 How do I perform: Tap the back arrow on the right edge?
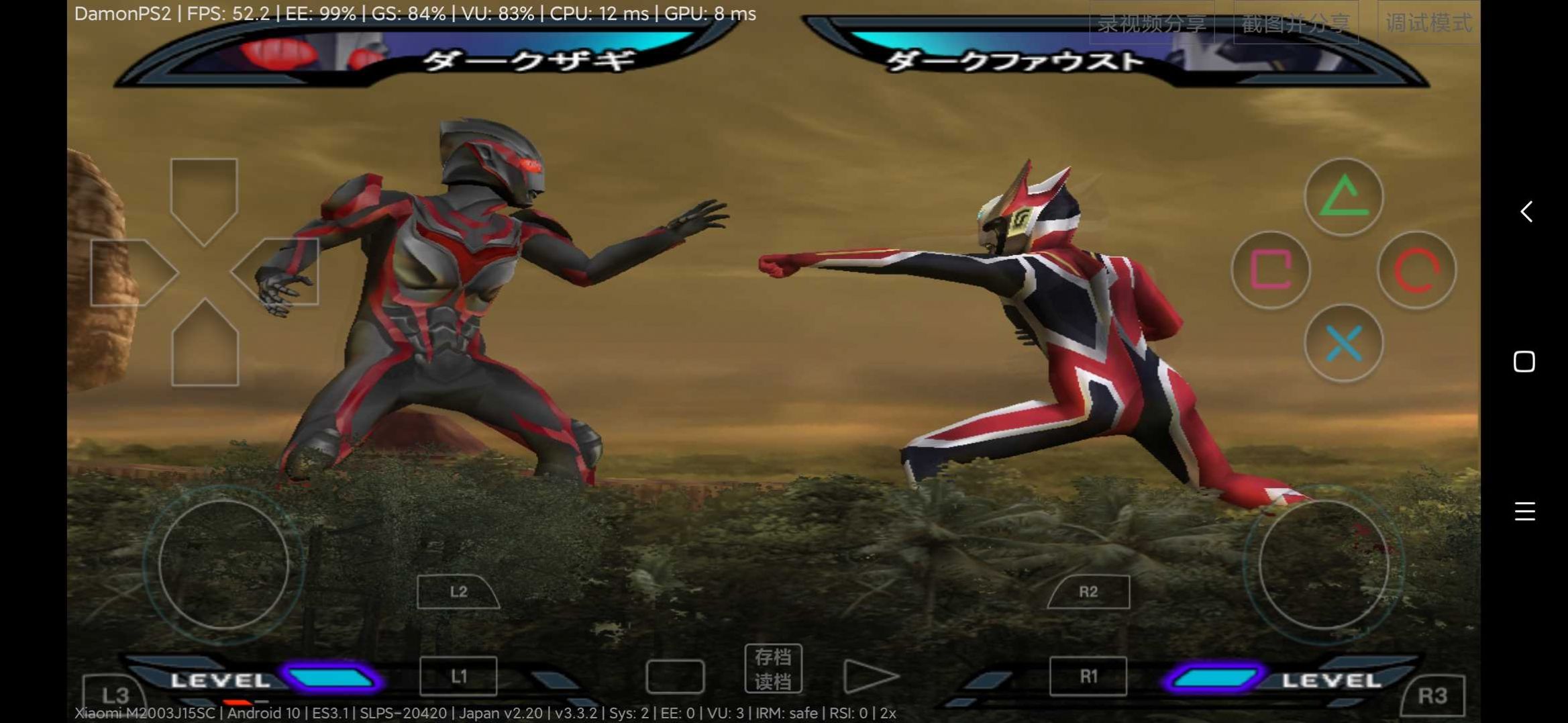click(x=1525, y=213)
